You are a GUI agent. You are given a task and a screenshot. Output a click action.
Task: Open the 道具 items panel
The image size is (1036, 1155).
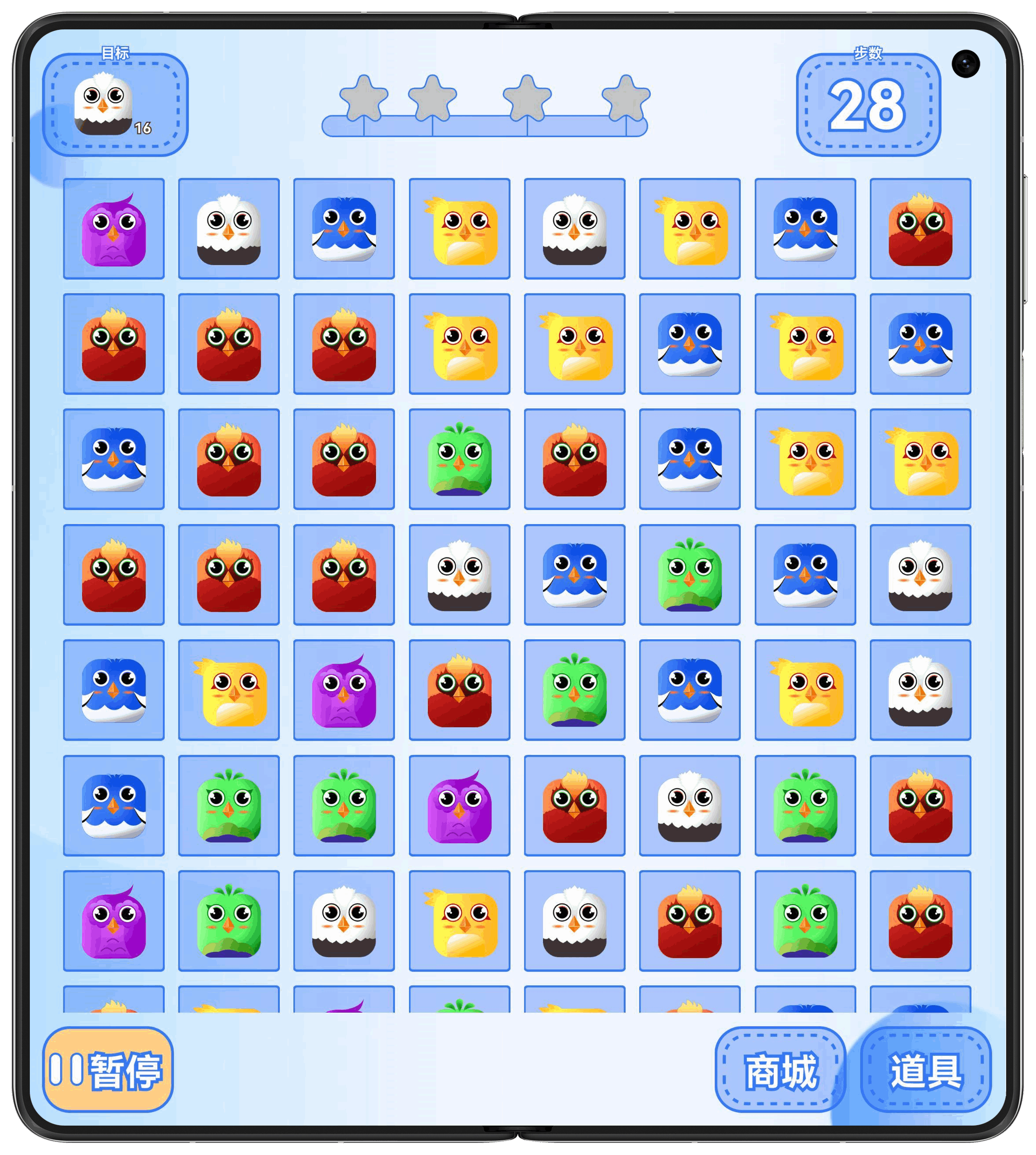(x=925, y=1069)
